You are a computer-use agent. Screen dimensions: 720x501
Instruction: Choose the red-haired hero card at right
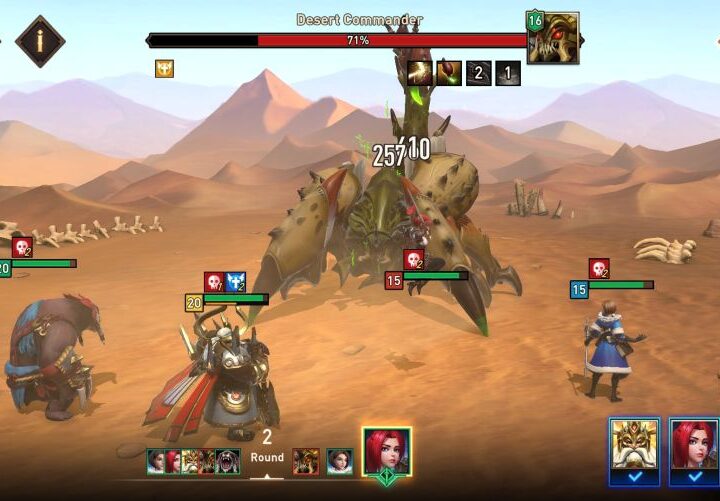(x=694, y=444)
